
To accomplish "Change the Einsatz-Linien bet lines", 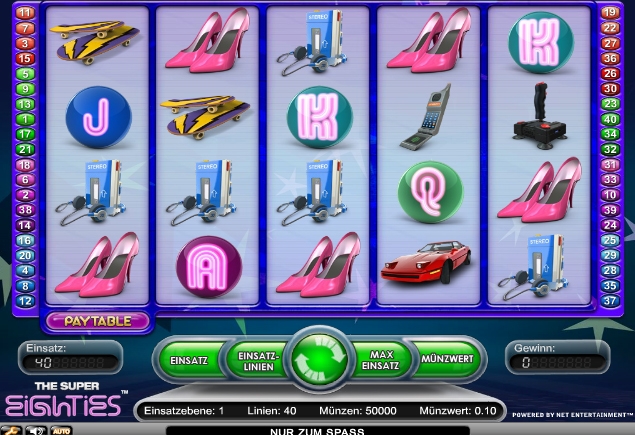I will [255, 359].
